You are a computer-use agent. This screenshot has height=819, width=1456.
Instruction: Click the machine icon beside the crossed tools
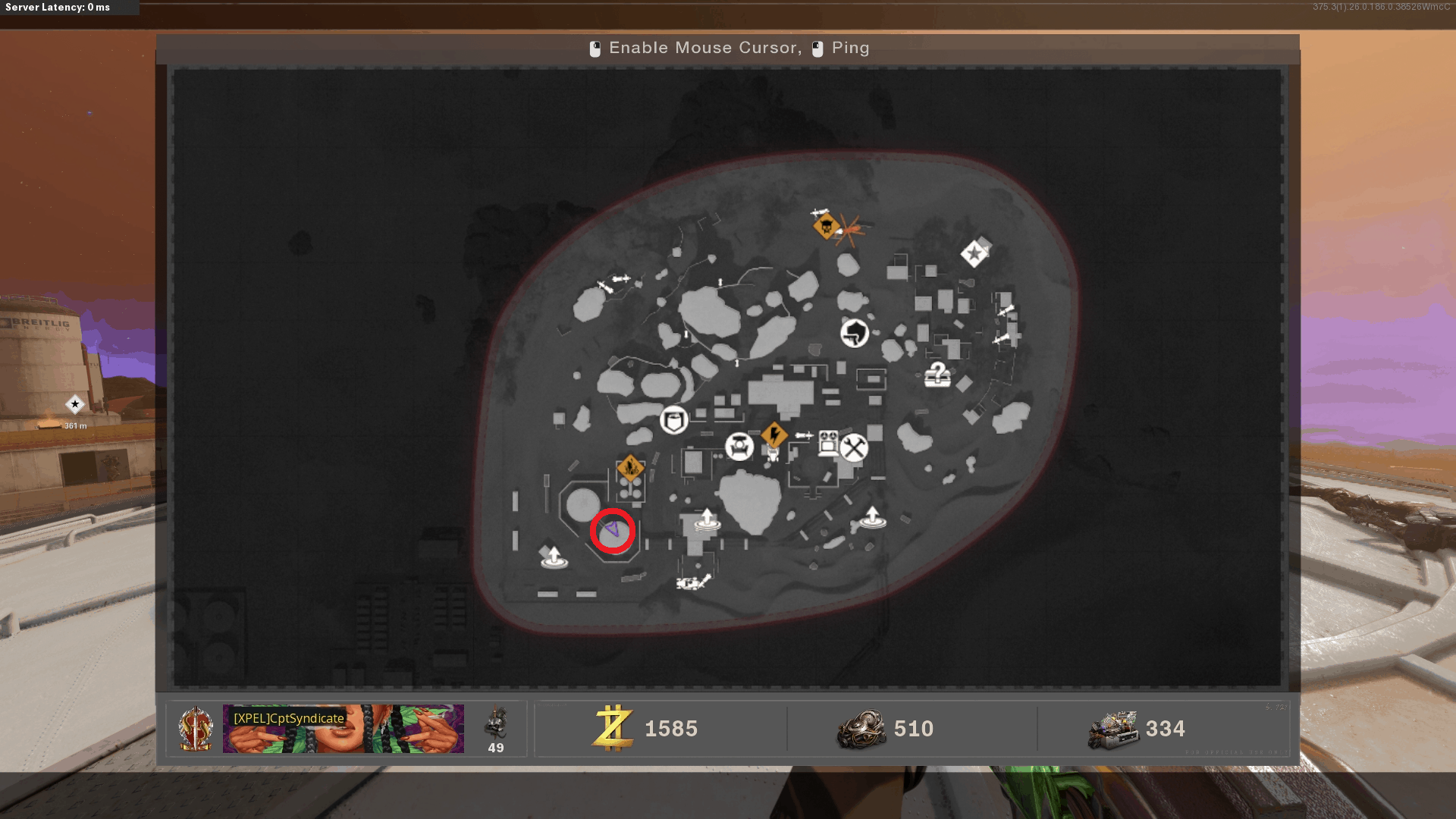828,442
